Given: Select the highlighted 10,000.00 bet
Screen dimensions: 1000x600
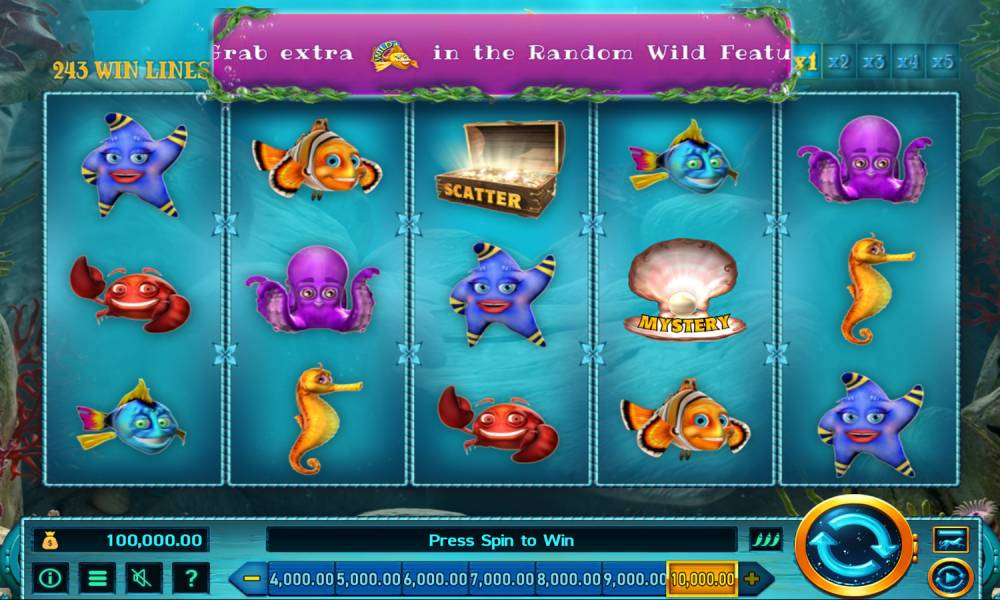Looking at the screenshot, I should [x=703, y=578].
